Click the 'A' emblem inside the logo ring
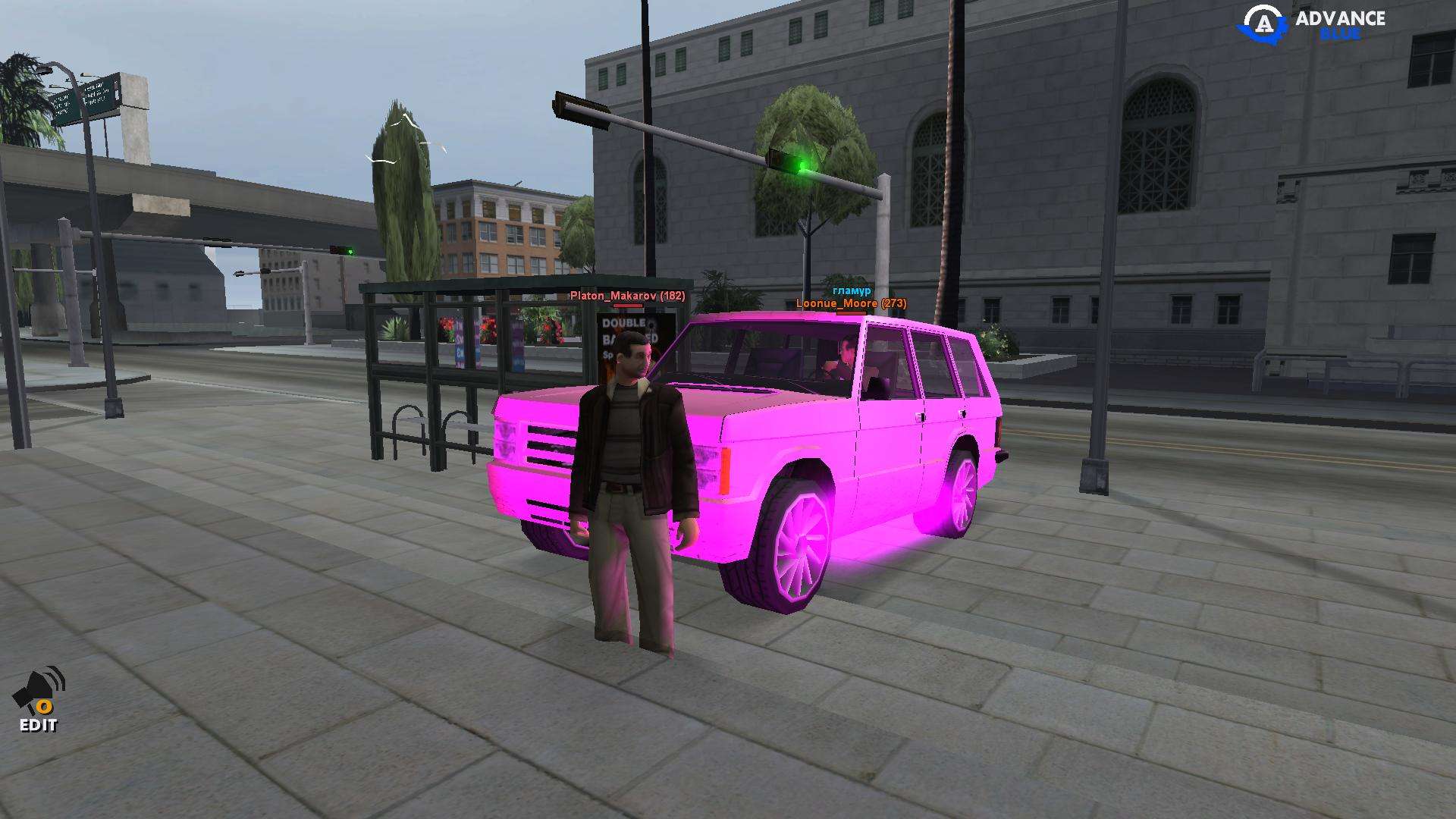This screenshot has width=1456, height=819. (1264, 23)
